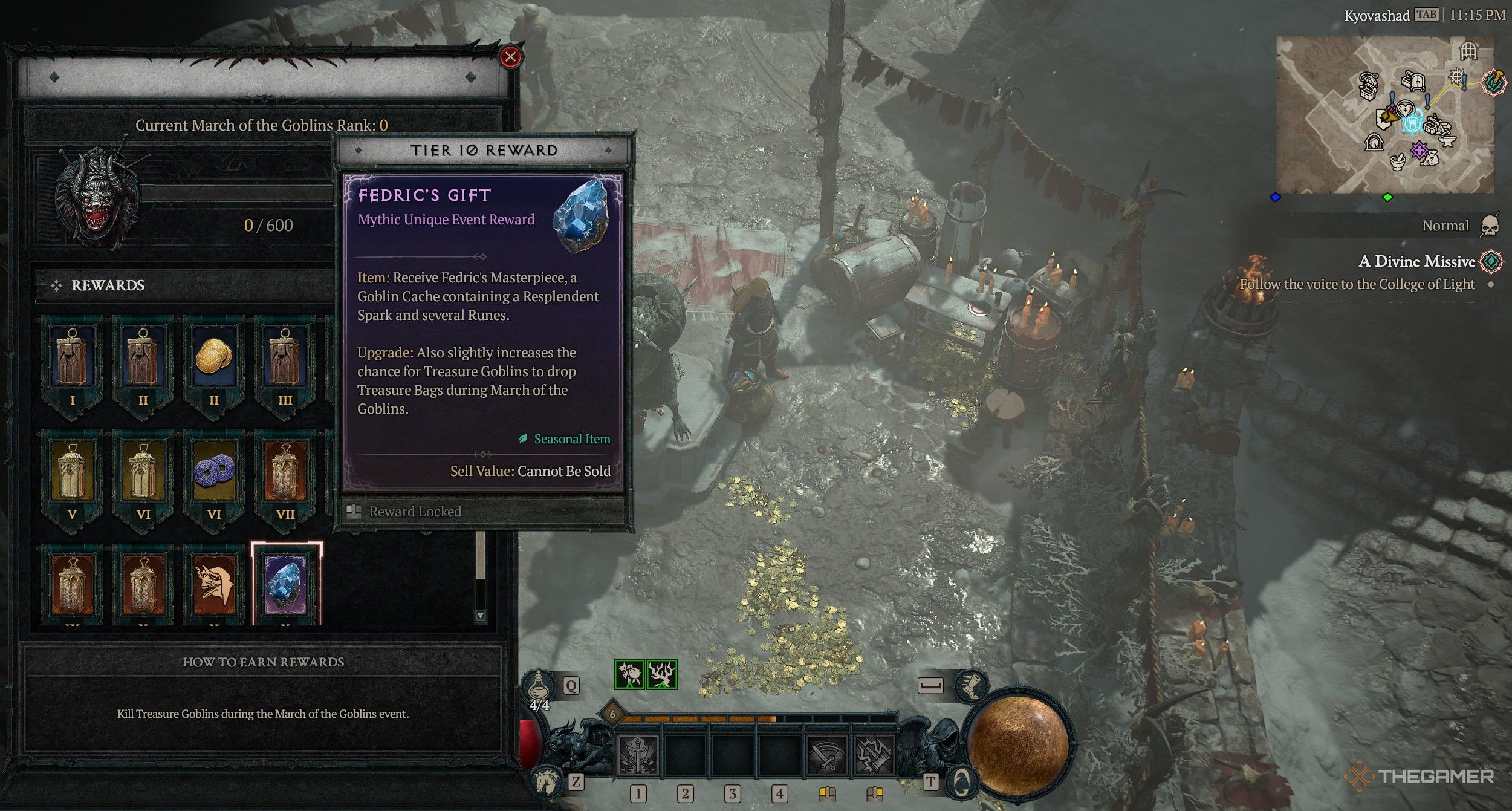The image size is (1512, 811).
Task: Choose the Tier III cache reward
Action: pos(285,362)
